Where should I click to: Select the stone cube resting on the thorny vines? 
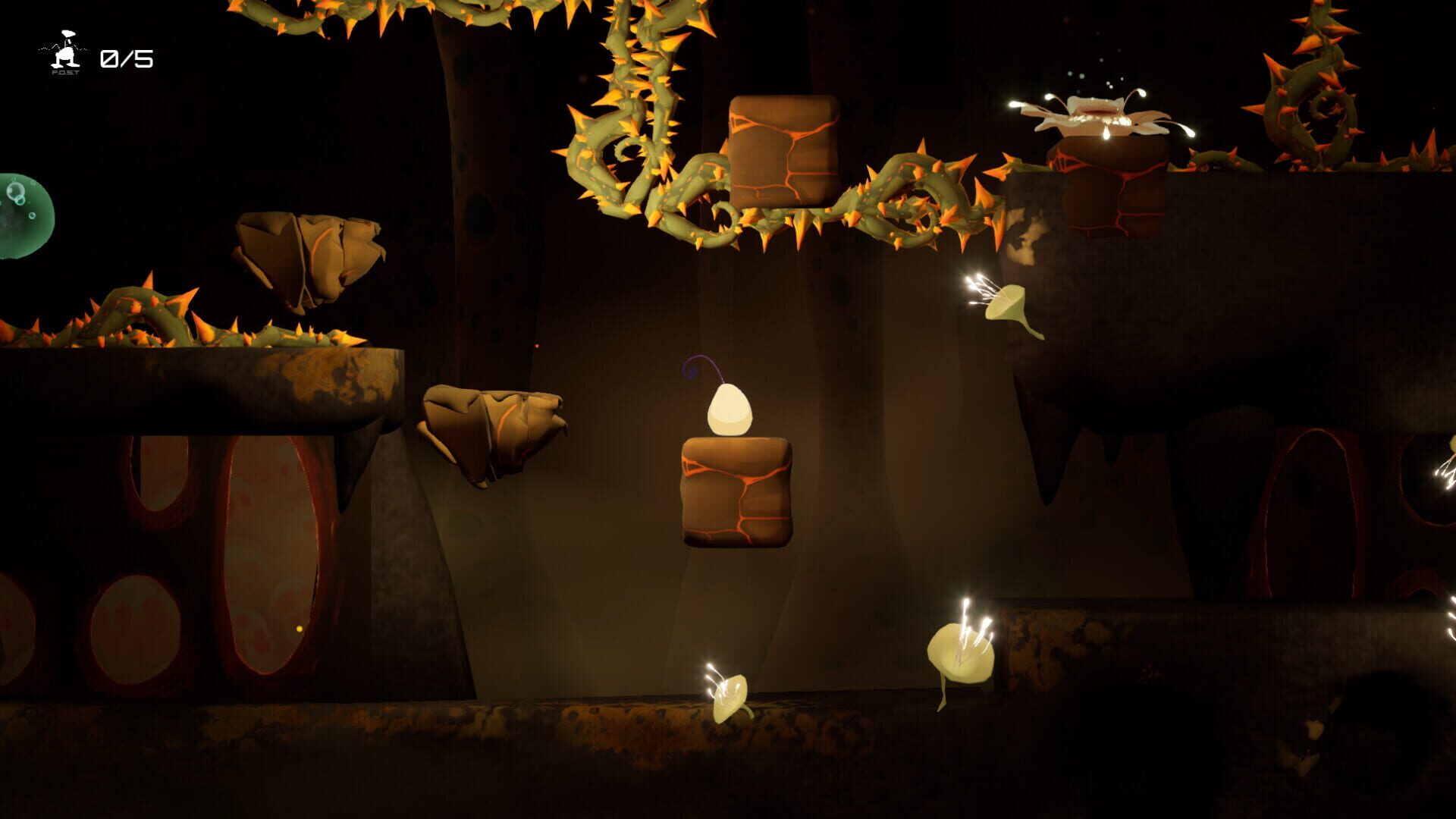[785, 152]
